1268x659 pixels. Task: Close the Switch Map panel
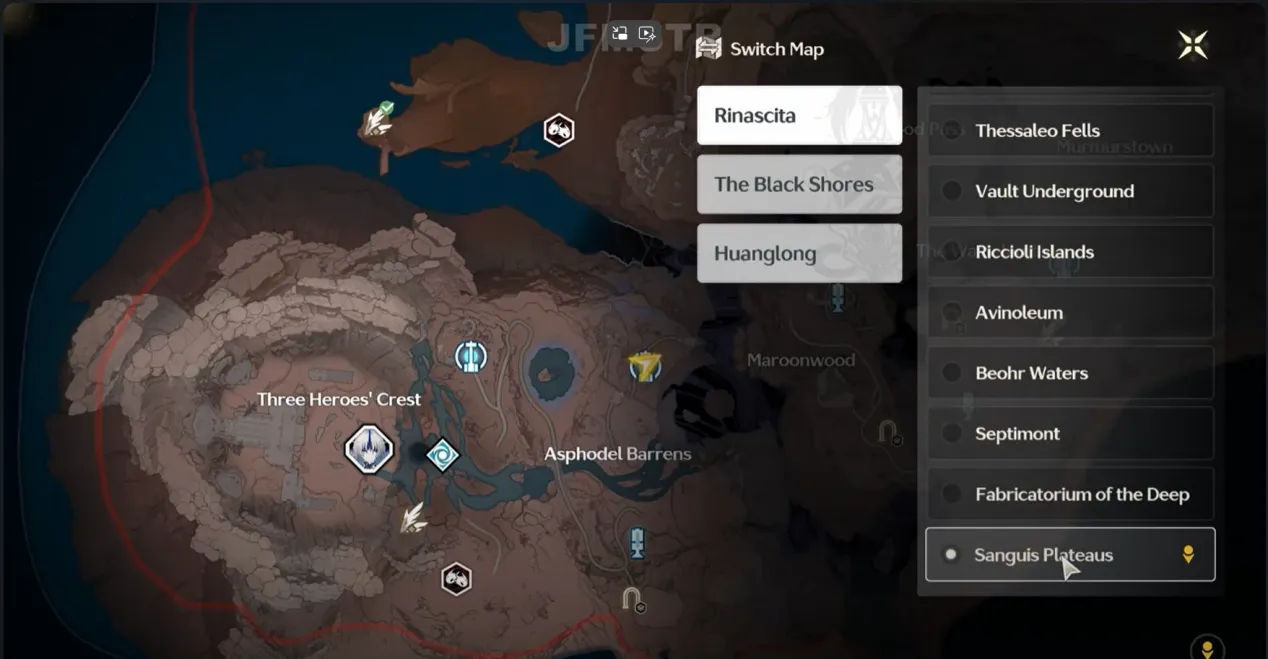coord(1192,45)
